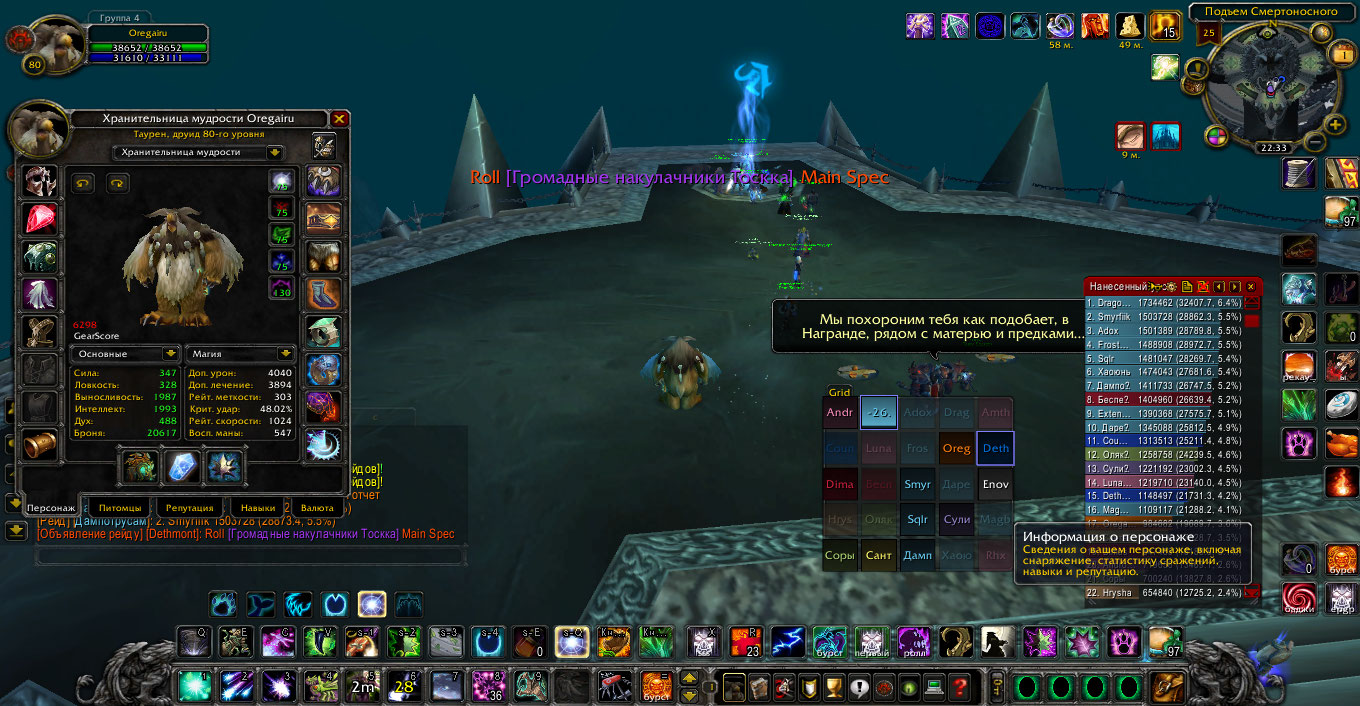Activate the blue lightning bolt ability
Viewport: 1360px width, 706px height.
788,641
